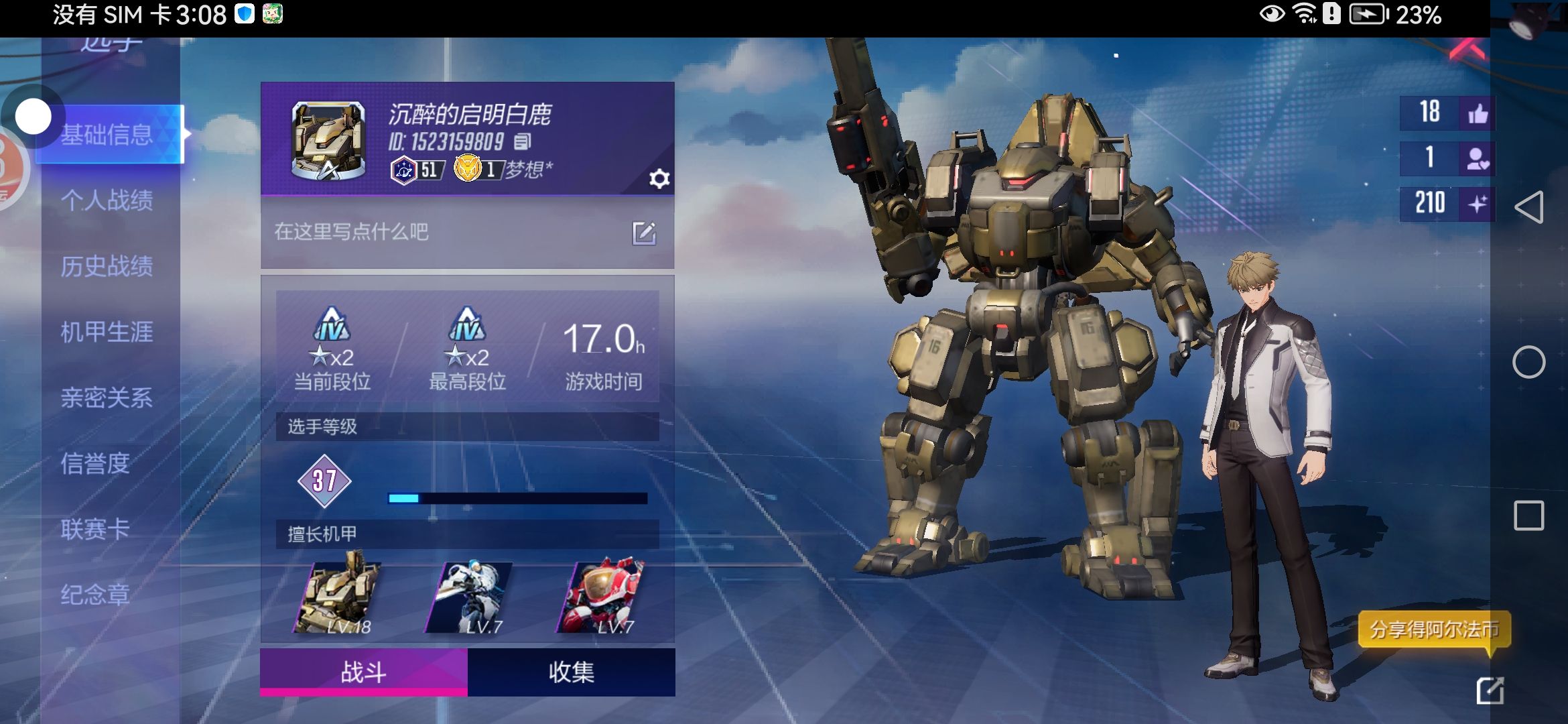Click the player avatar portrait
Image resolution: width=1568 pixels, height=724 pixels.
[x=328, y=141]
